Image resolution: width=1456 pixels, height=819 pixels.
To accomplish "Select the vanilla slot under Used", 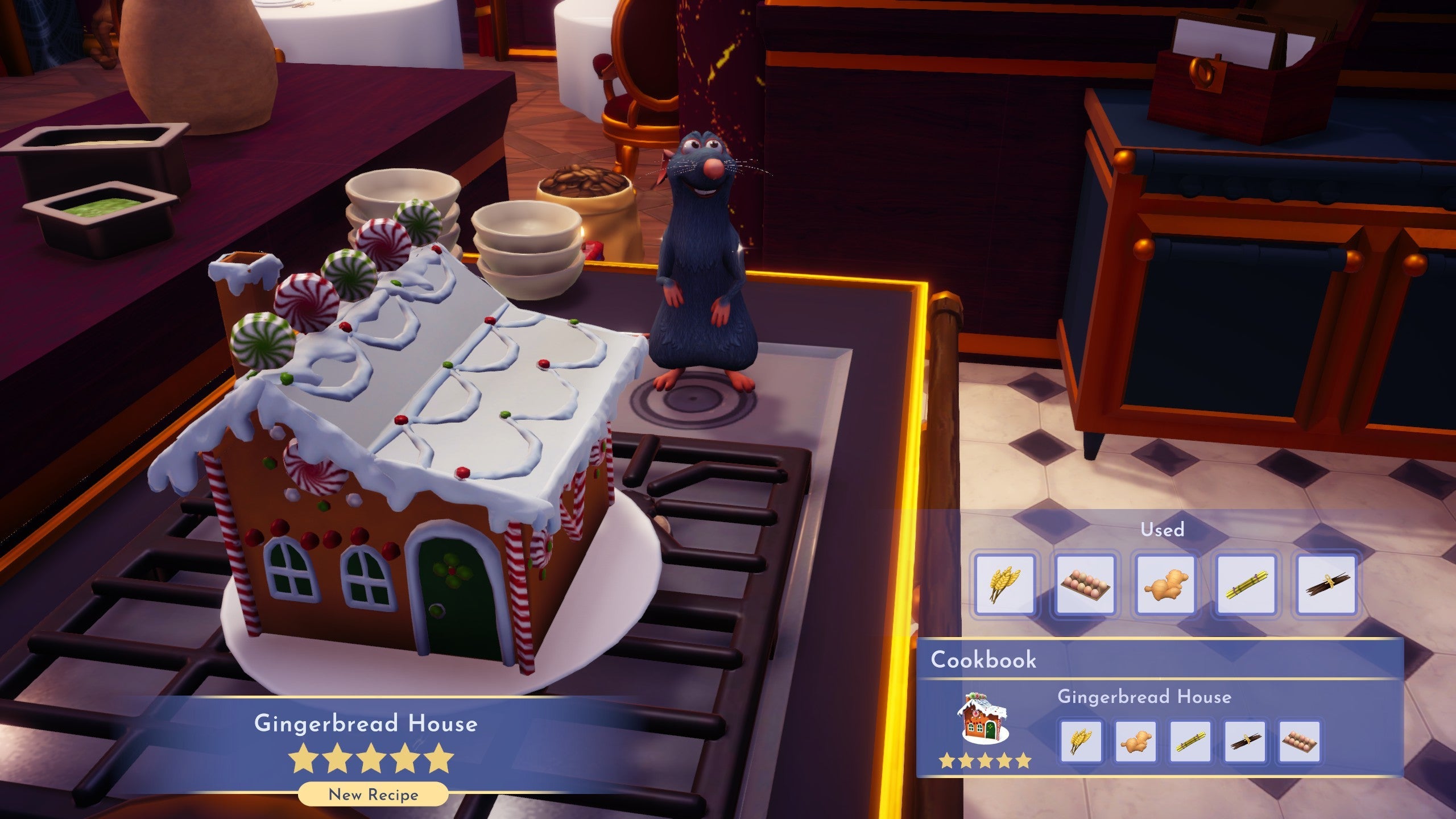I will 1326,585.
